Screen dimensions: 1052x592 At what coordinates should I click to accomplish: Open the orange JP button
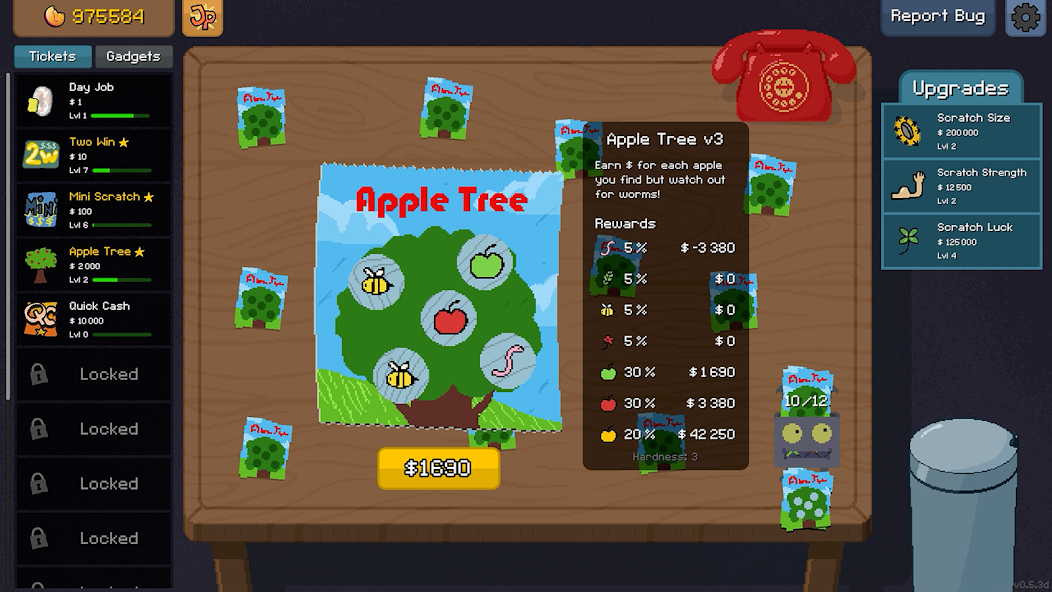click(x=203, y=18)
